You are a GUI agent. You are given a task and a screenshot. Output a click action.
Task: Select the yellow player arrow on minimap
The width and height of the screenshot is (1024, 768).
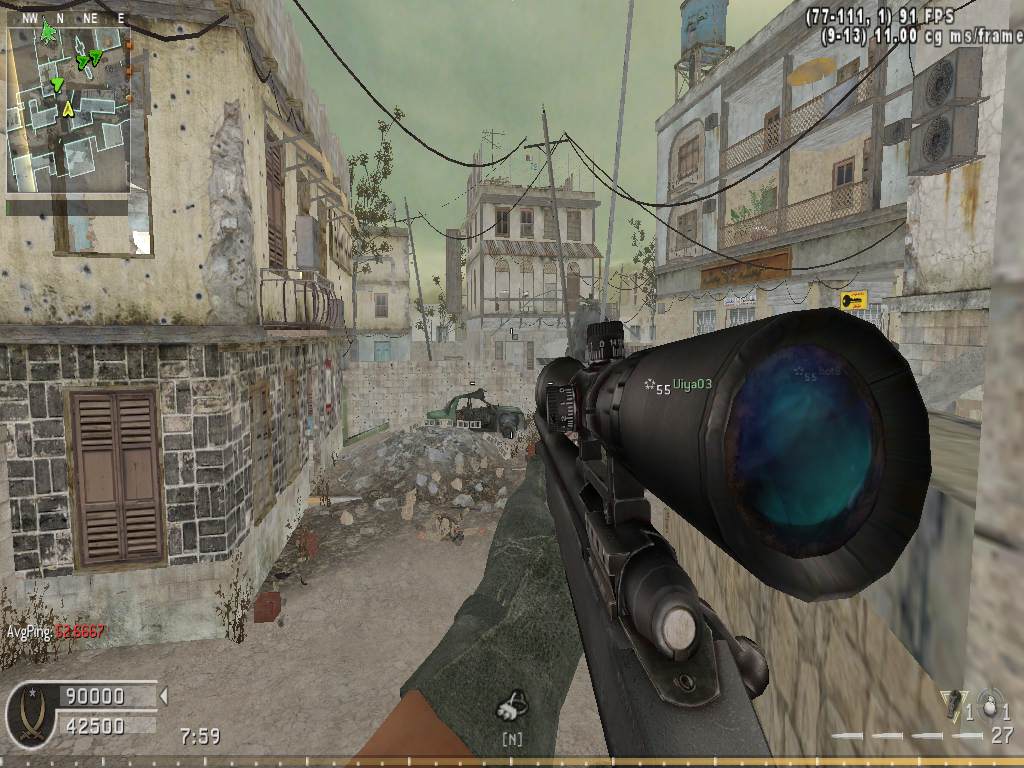click(x=67, y=108)
